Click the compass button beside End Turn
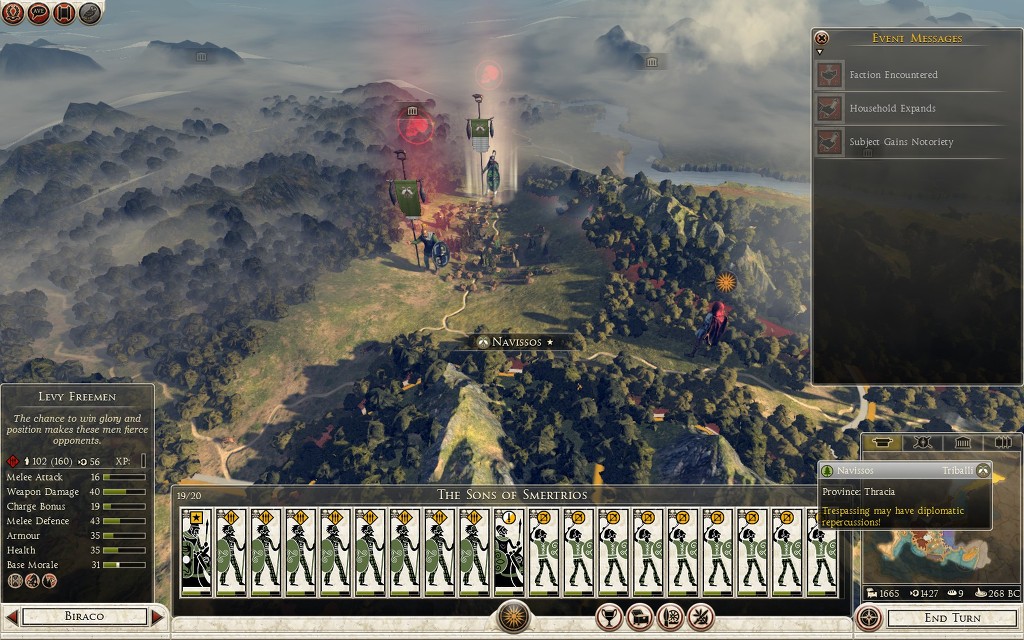This screenshot has width=1024, height=640. click(870, 617)
